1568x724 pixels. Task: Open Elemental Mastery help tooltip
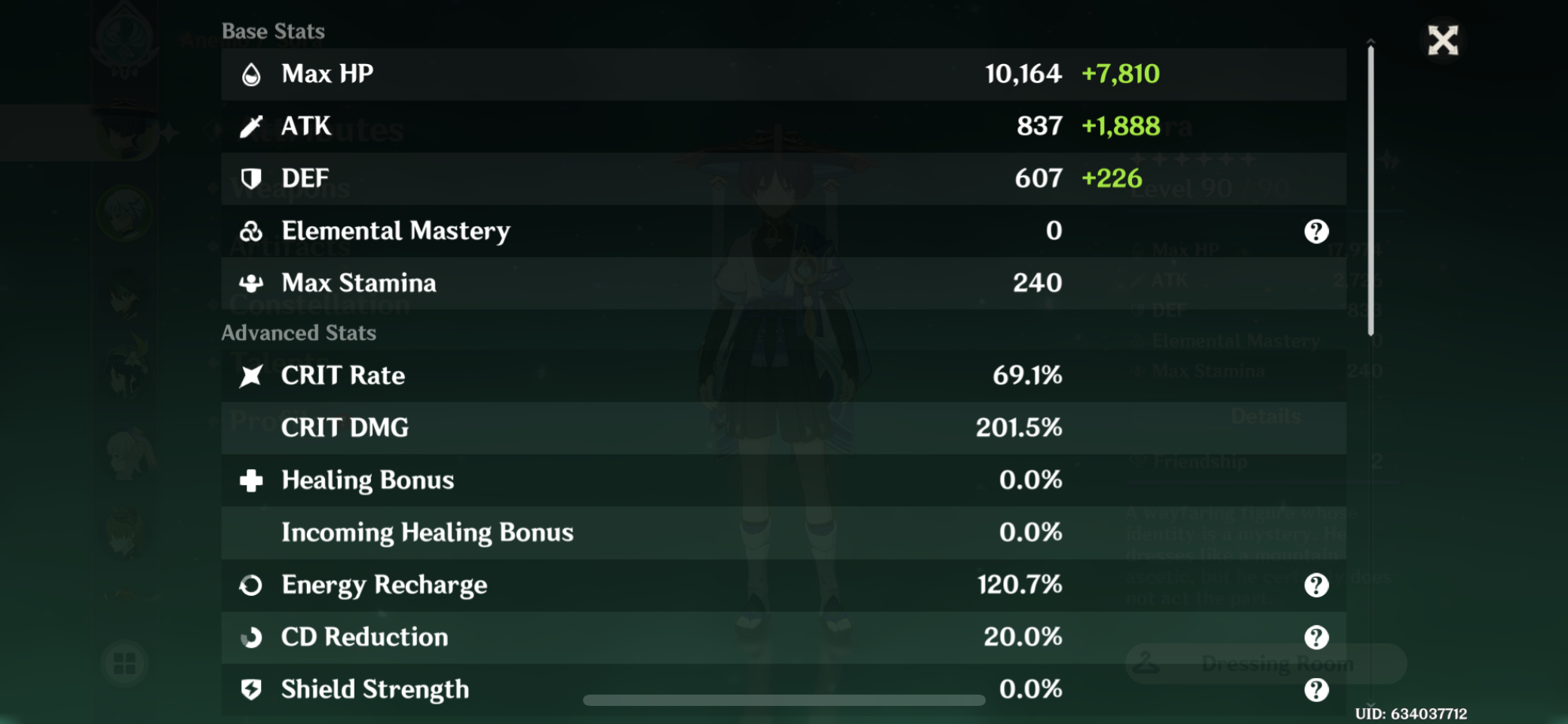1316,231
